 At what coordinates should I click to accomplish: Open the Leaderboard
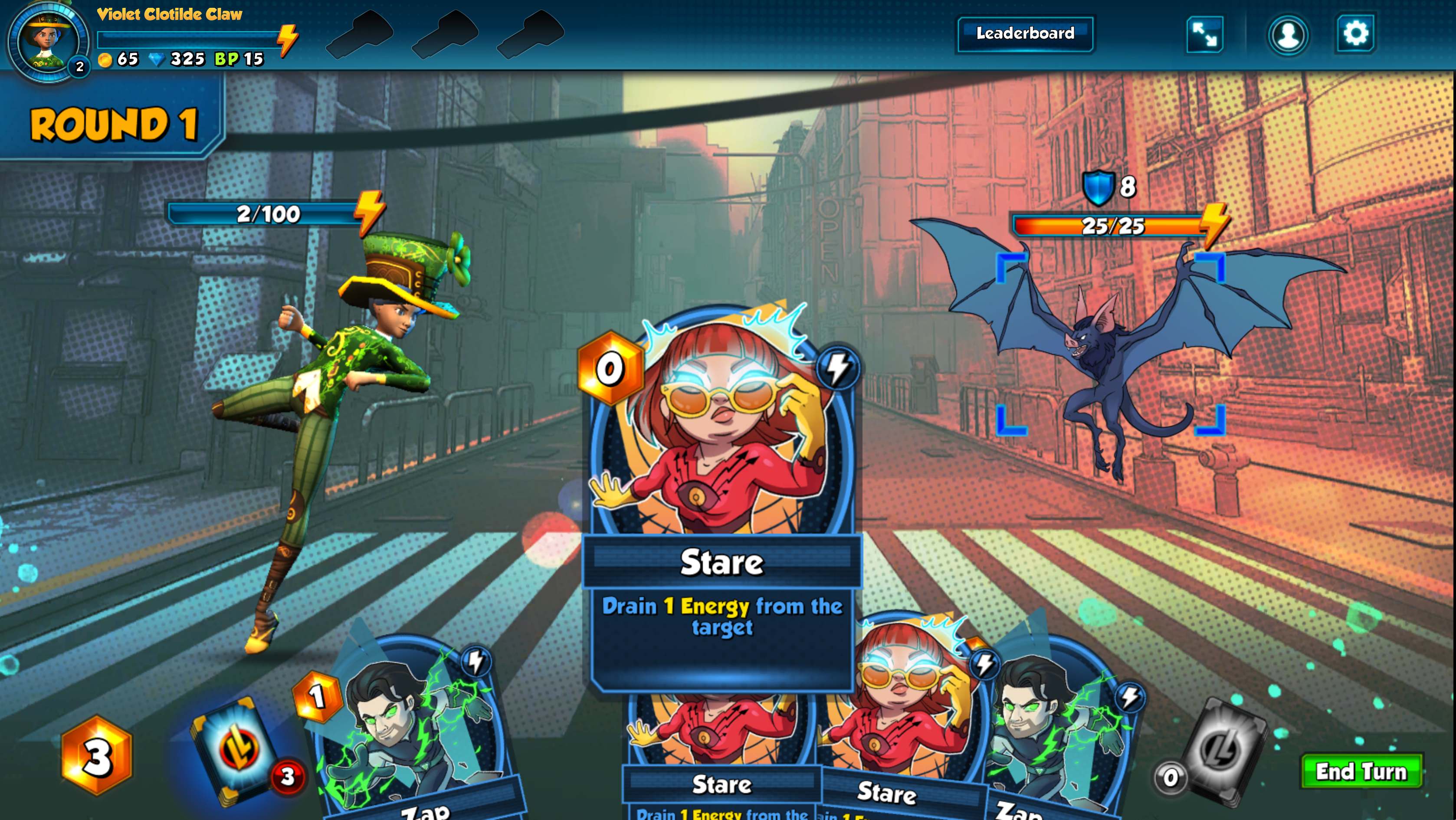tap(1025, 34)
